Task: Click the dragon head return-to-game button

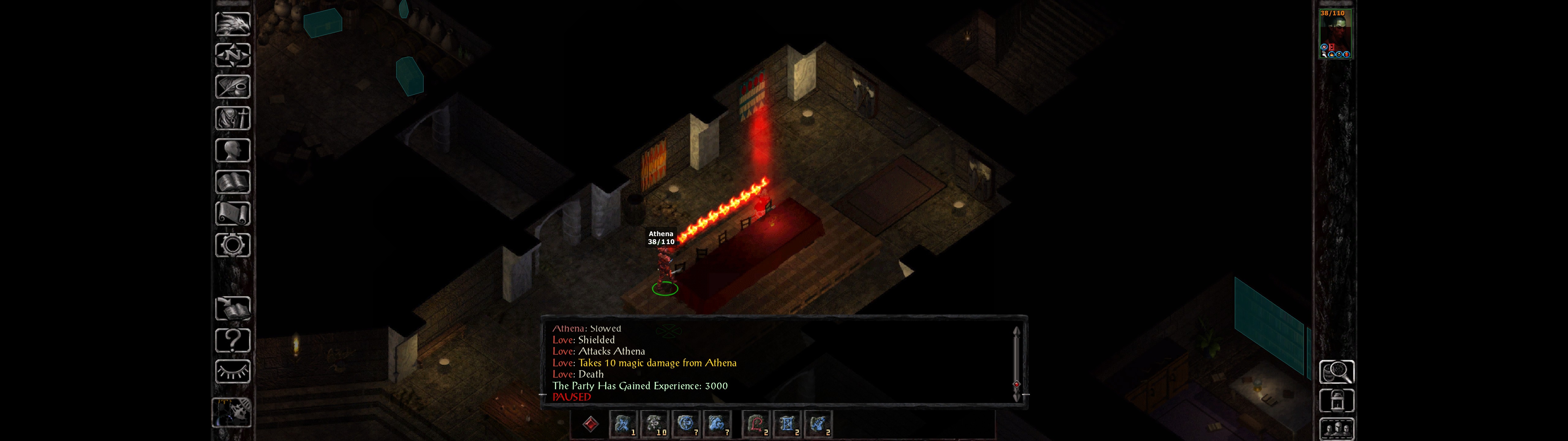Action: click(232, 24)
